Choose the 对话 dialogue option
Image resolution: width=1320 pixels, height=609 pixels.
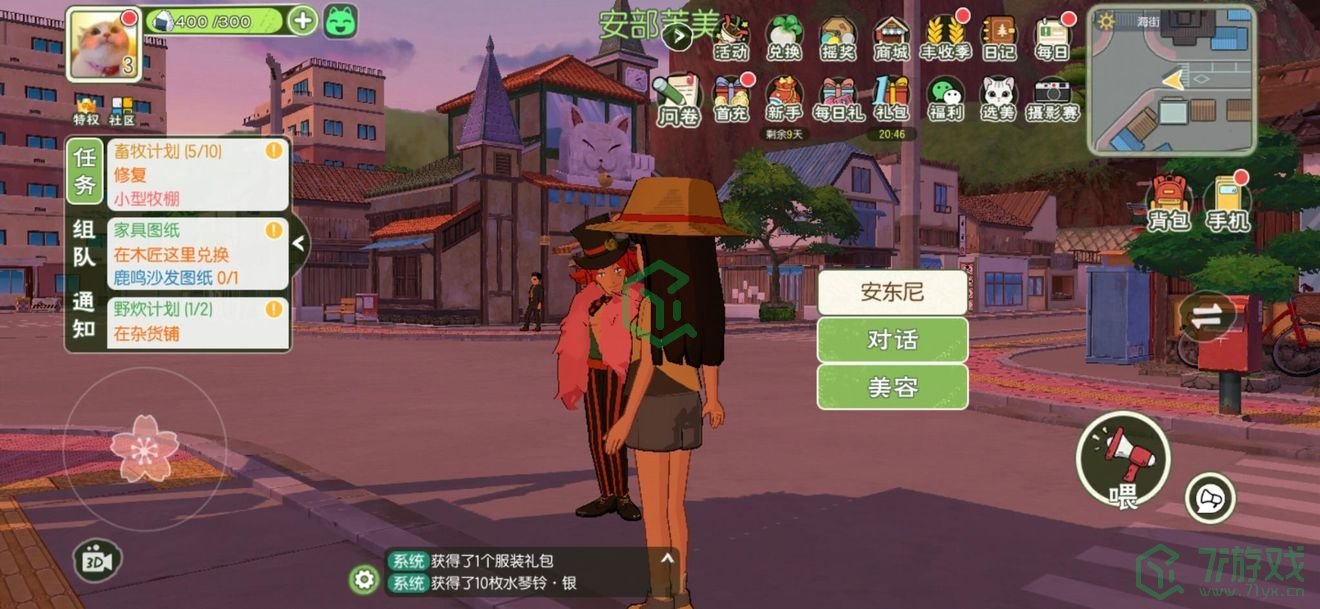click(x=892, y=340)
